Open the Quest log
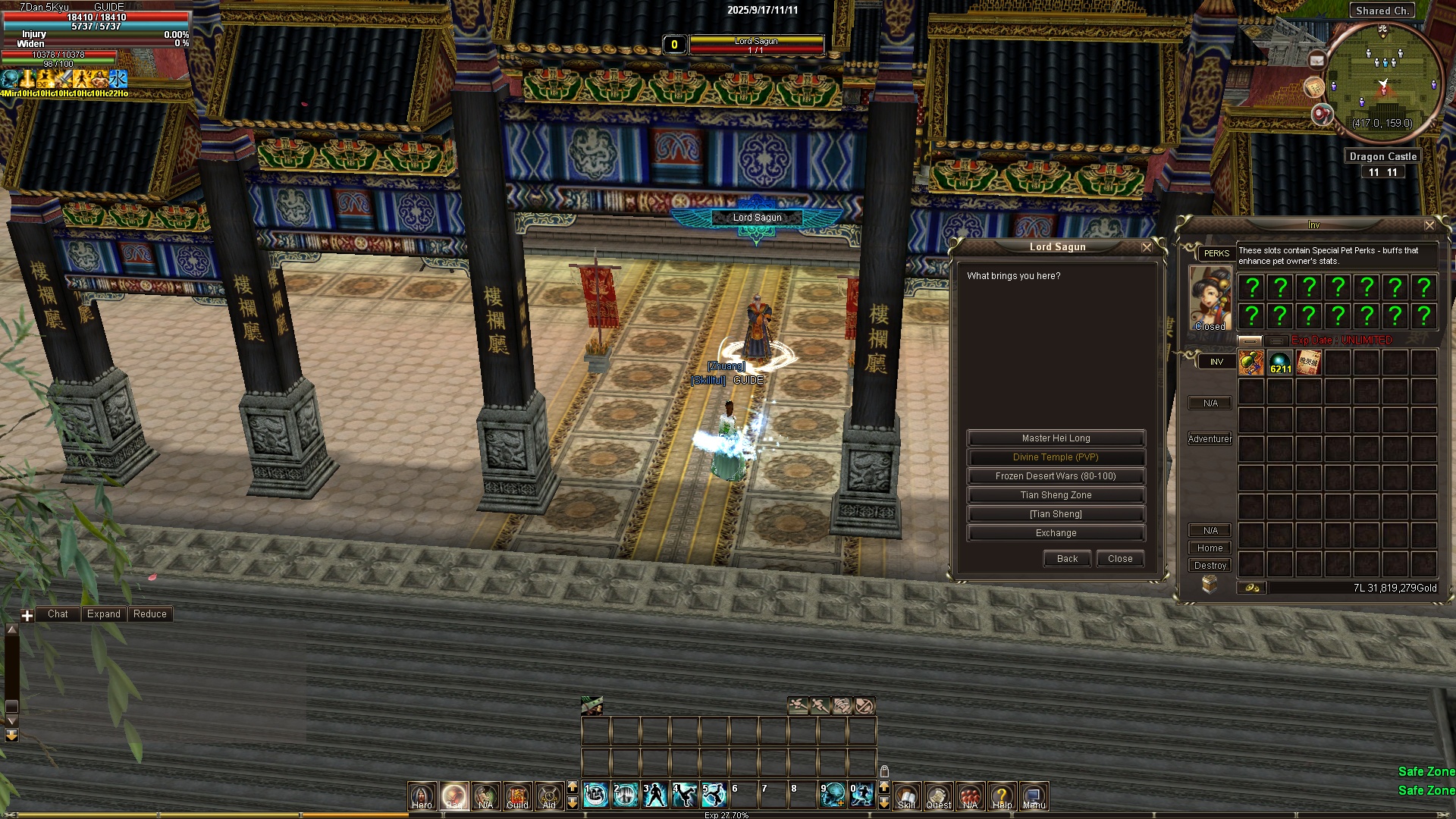Viewport: 1456px width, 819px height. tap(938, 795)
